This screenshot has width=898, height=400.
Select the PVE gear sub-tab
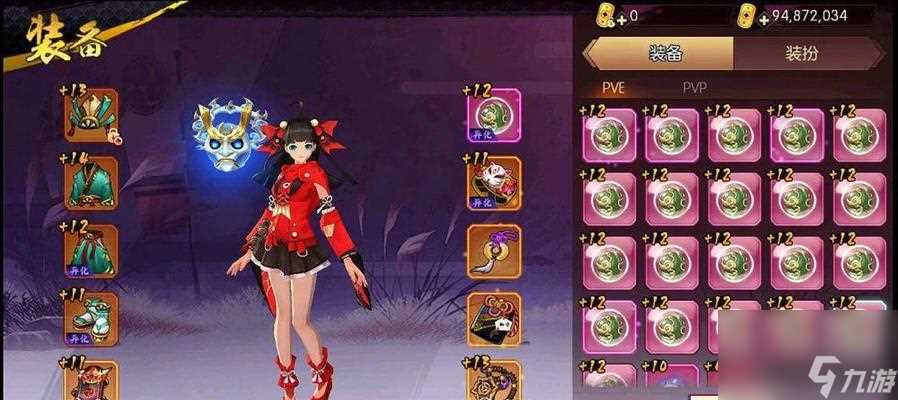(613, 88)
